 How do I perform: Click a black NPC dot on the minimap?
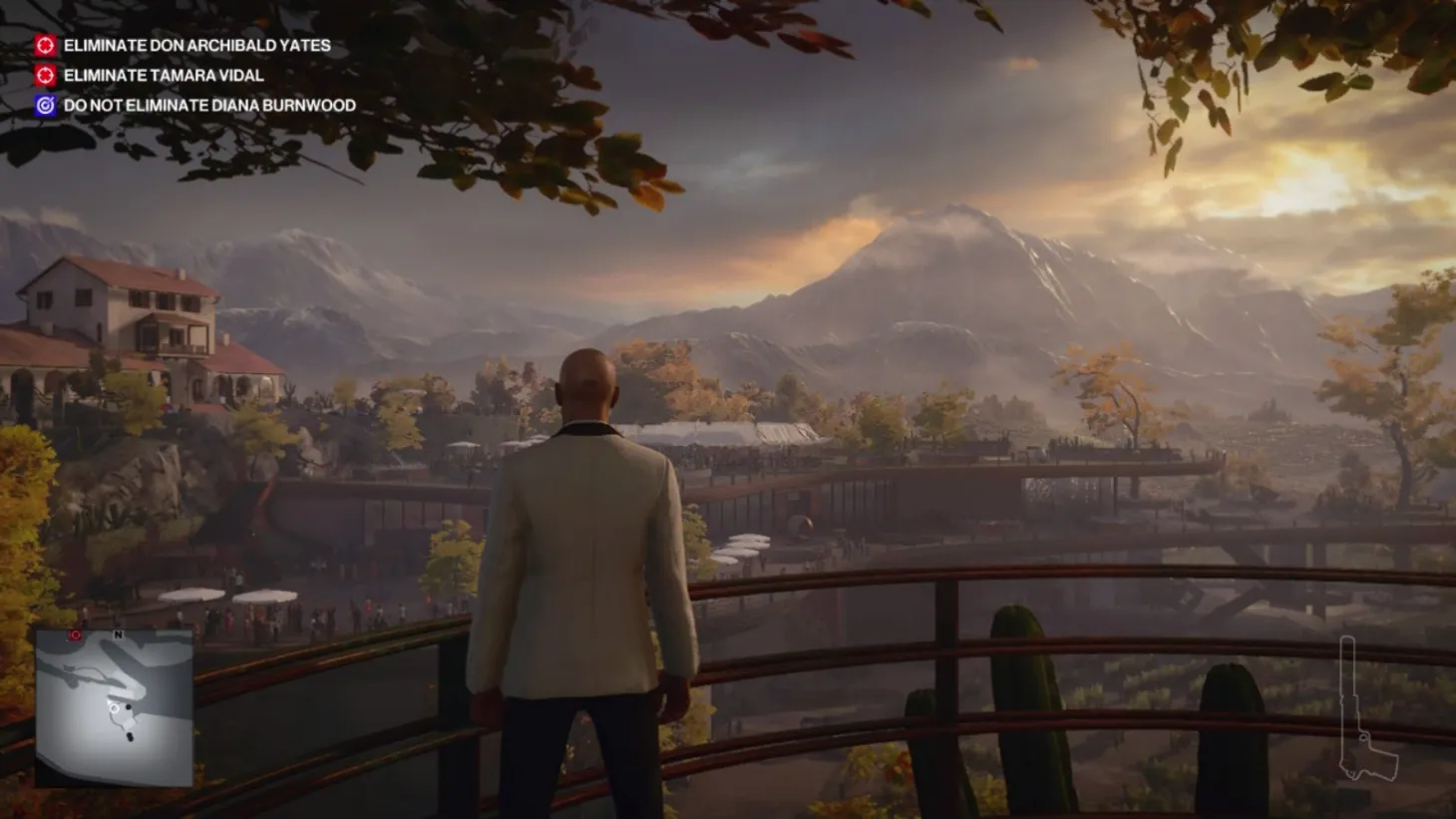pos(129,707)
